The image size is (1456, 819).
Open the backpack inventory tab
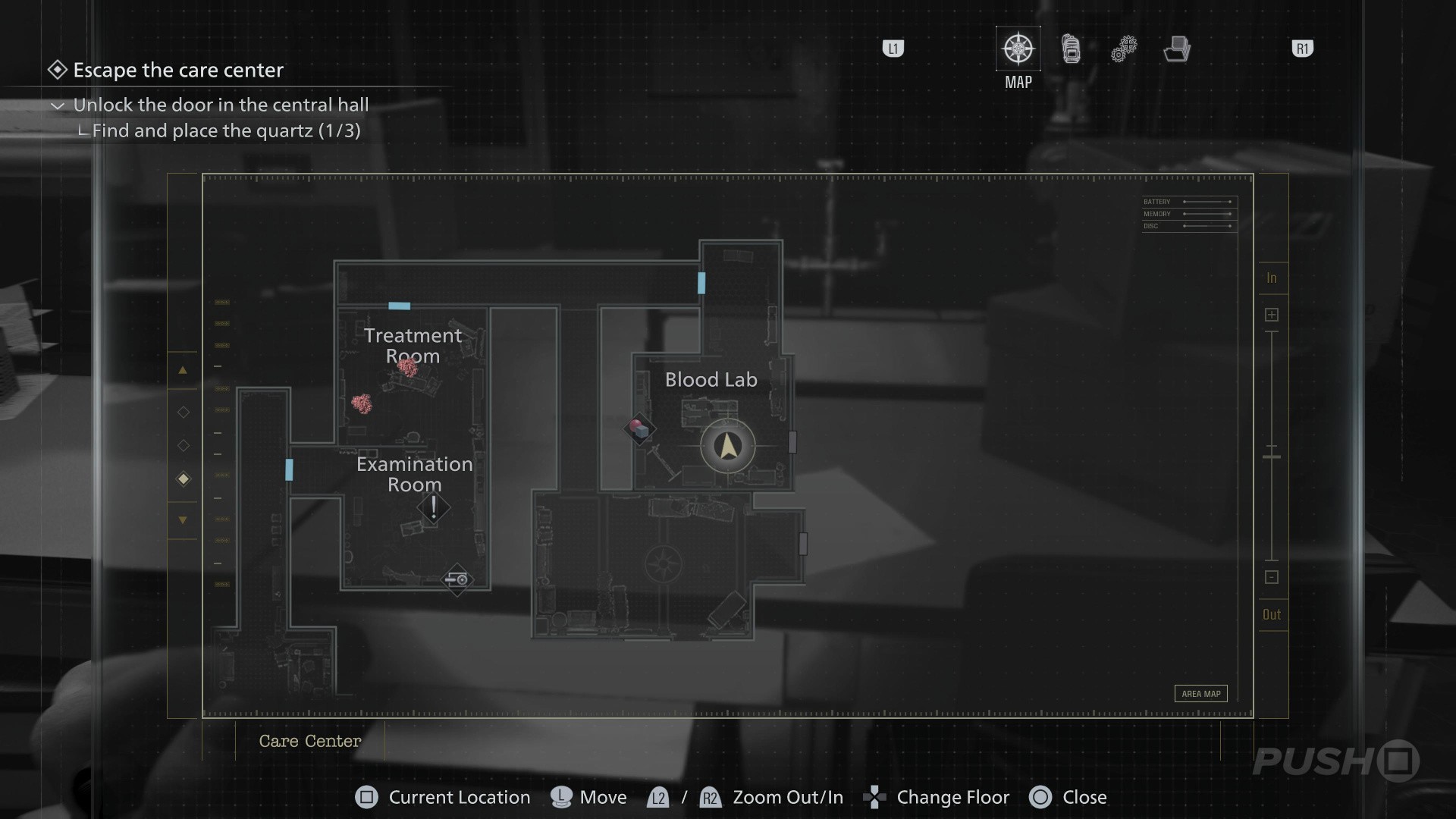tap(1071, 49)
